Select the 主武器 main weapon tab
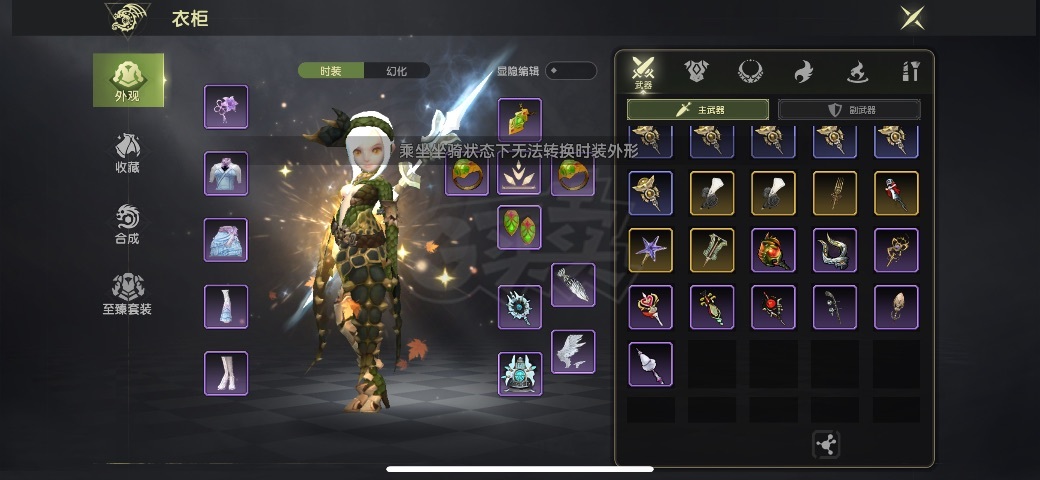 [x=697, y=110]
